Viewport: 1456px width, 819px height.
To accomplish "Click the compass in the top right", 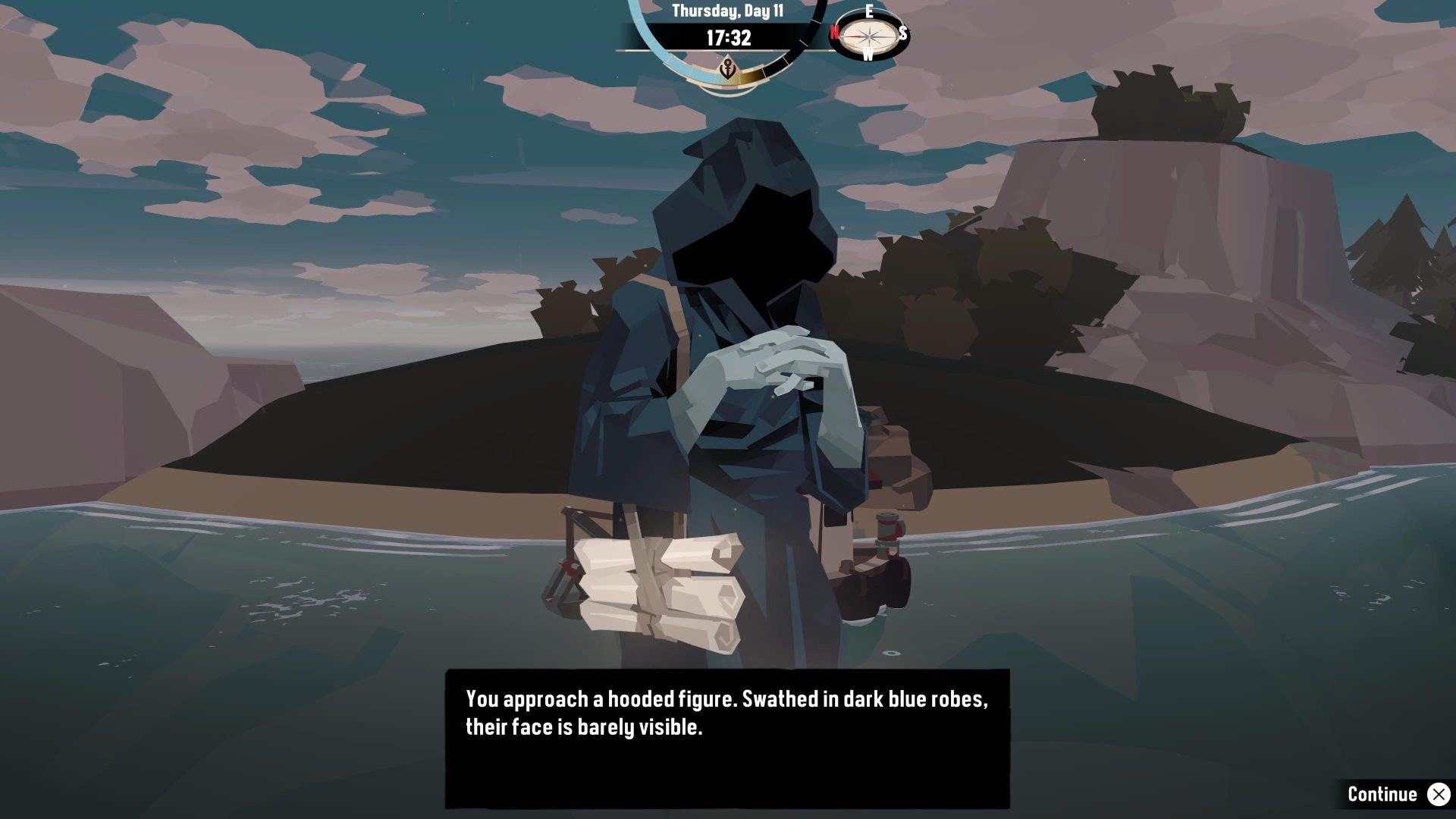I will [x=868, y=36].
